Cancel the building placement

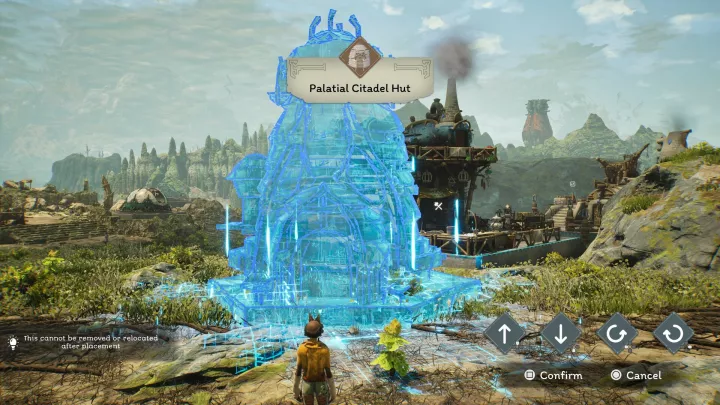(636, 375)
